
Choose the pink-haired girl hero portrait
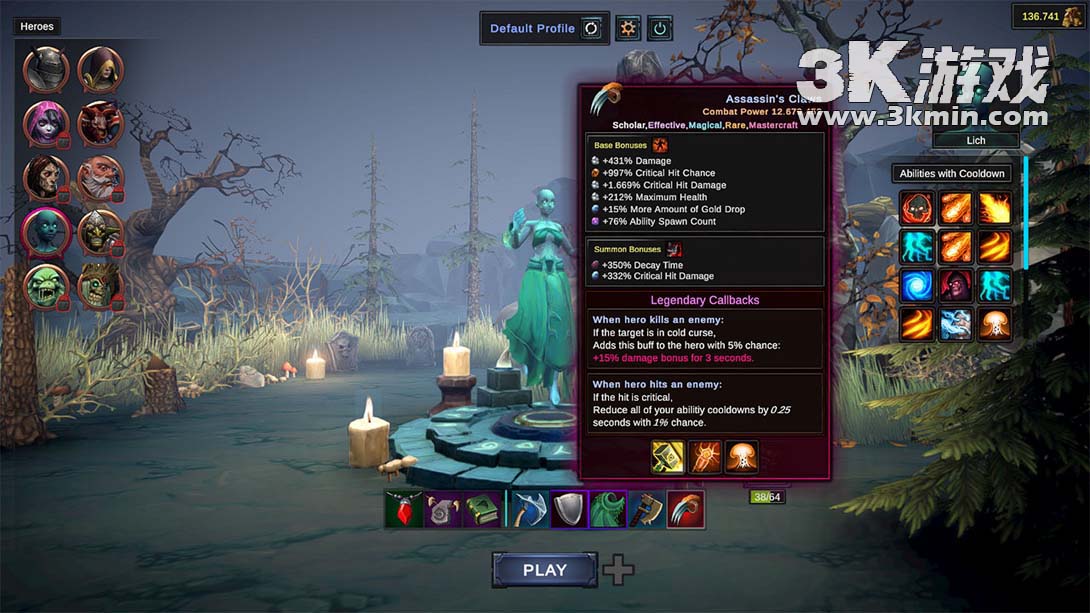coord(47,124)
